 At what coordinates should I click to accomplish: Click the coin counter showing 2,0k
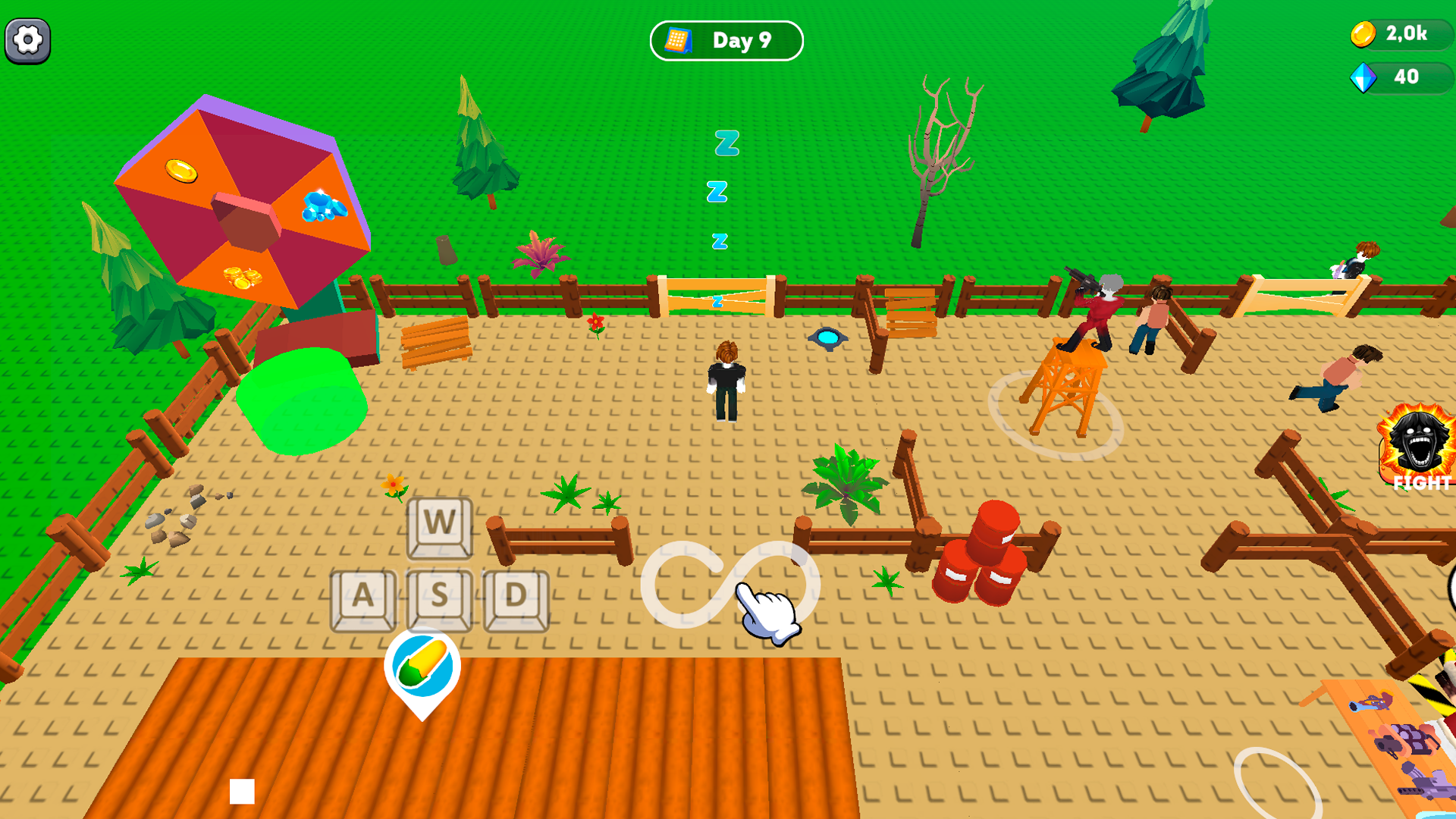pos(1407,33)
